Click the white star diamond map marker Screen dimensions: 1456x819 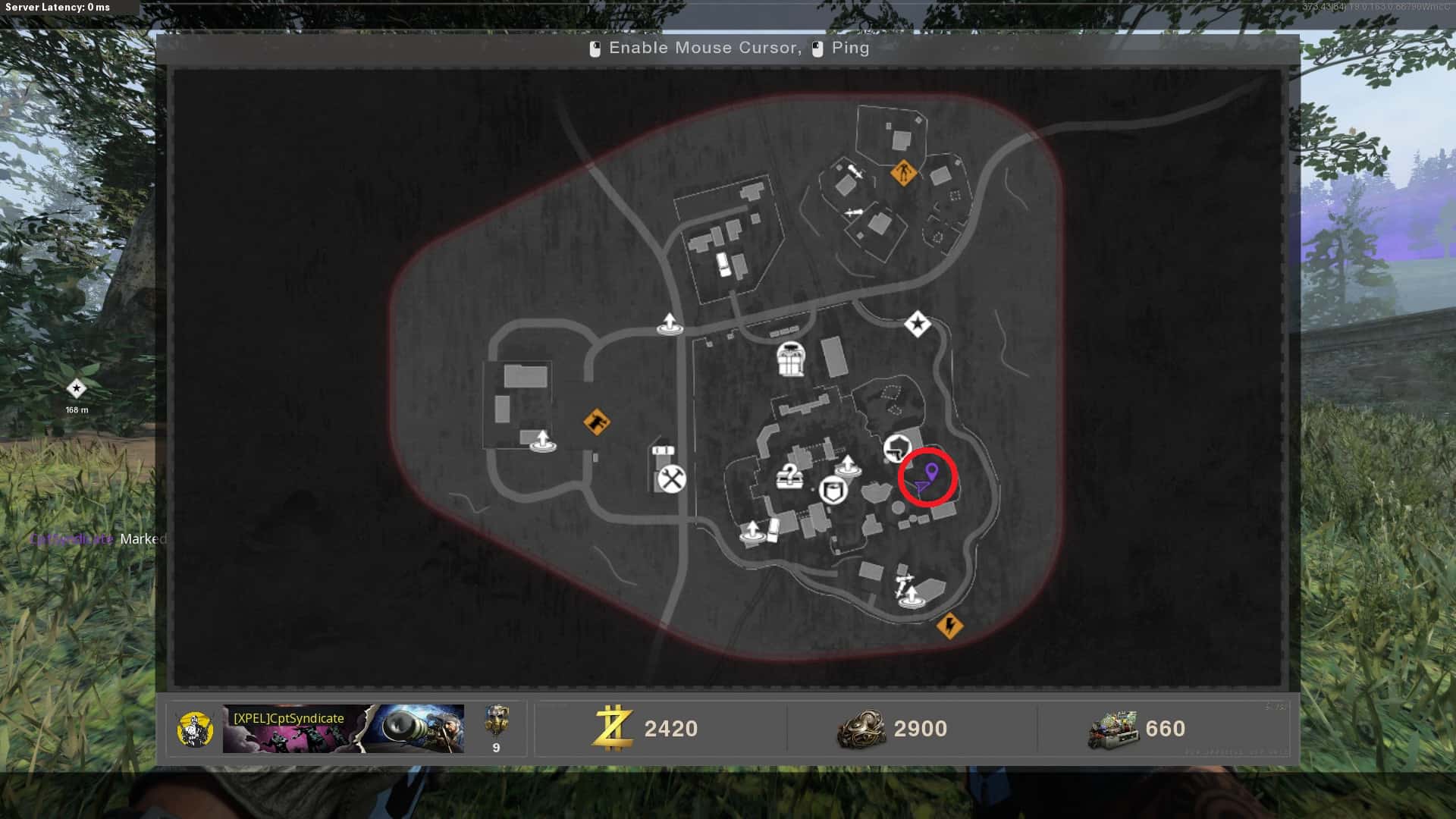pos(917,325)
